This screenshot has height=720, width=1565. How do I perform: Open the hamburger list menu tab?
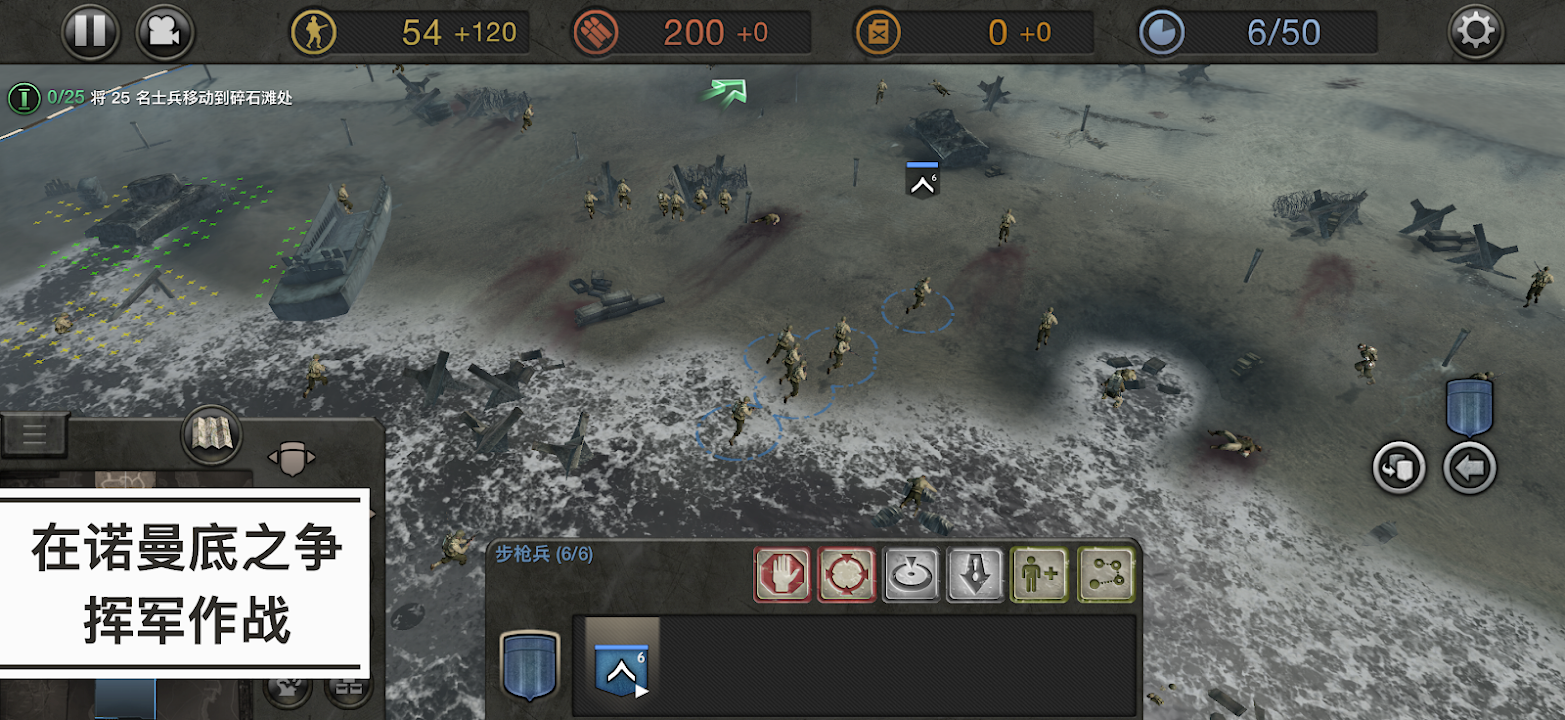34,434
